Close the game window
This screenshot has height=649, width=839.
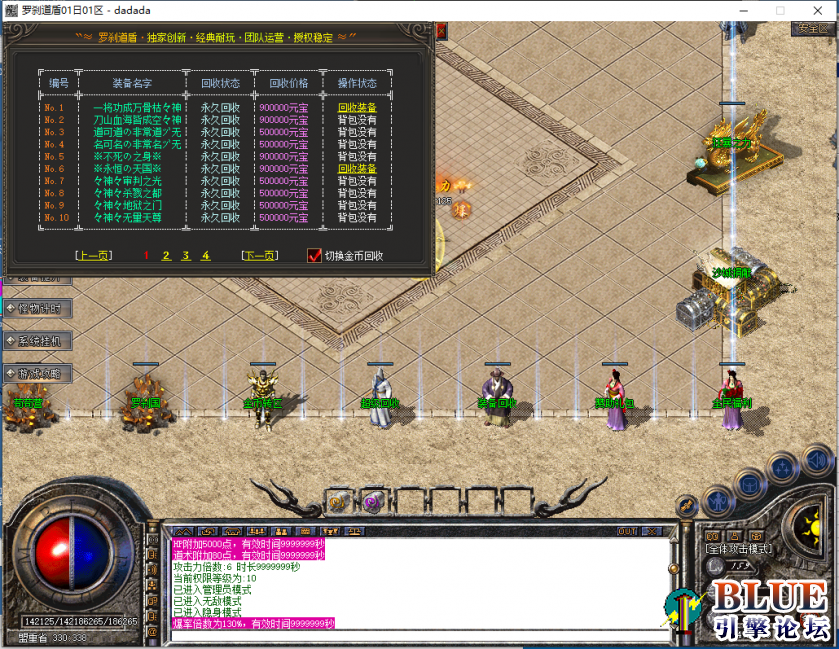pyautogui.click(x=820, y=10)
